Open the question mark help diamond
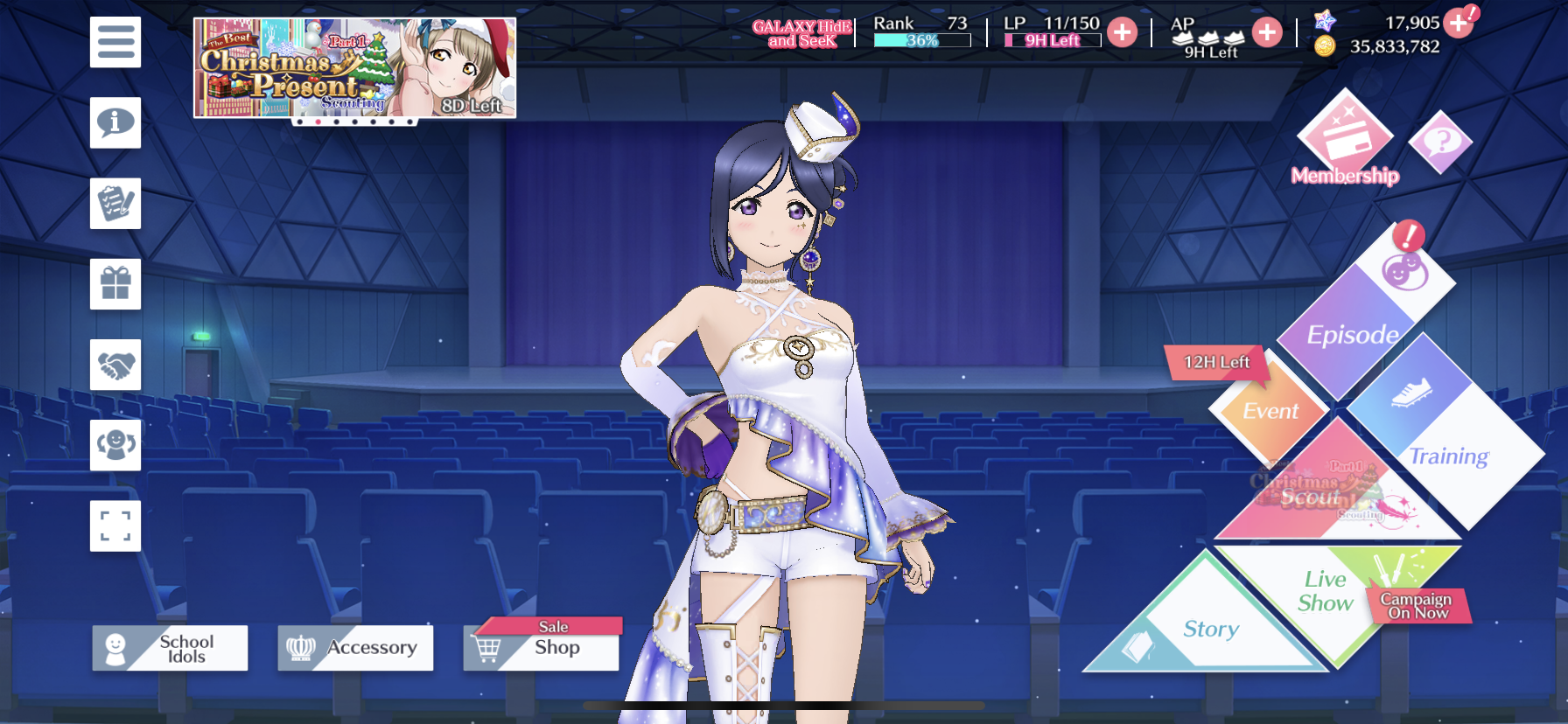This screenshot has height=724, width=1568. tap(1440, 141)
